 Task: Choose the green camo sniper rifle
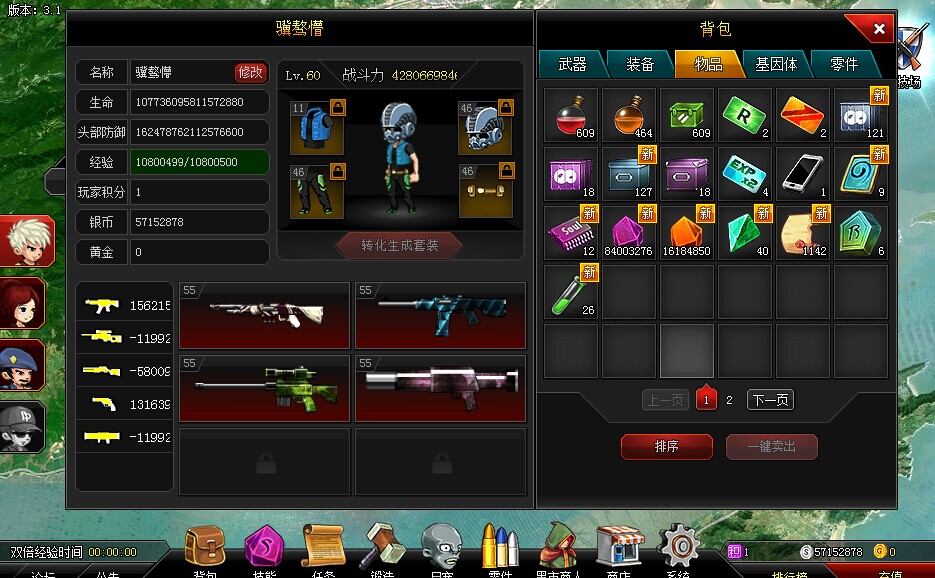264,388
